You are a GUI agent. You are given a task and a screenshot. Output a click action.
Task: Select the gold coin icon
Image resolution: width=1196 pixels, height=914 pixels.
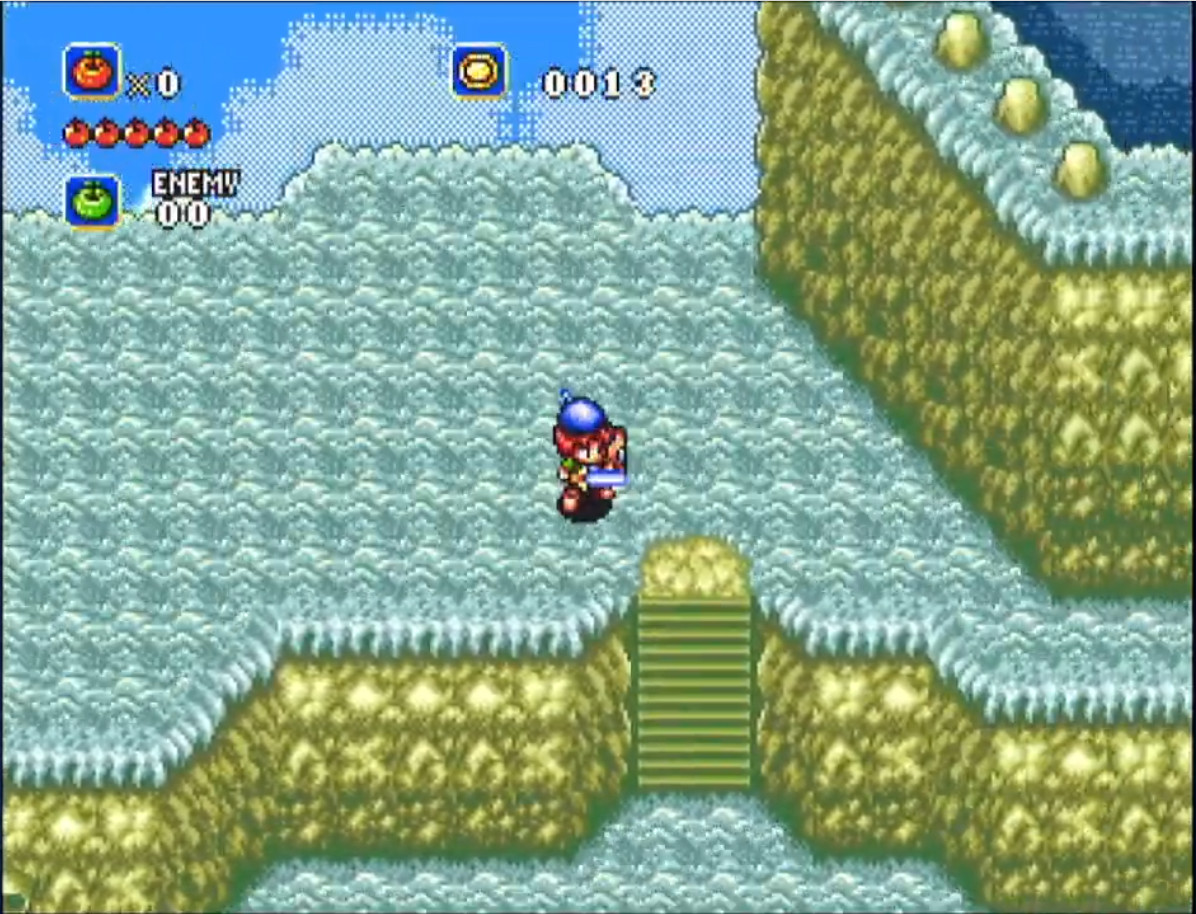click(x=479, y=72)
